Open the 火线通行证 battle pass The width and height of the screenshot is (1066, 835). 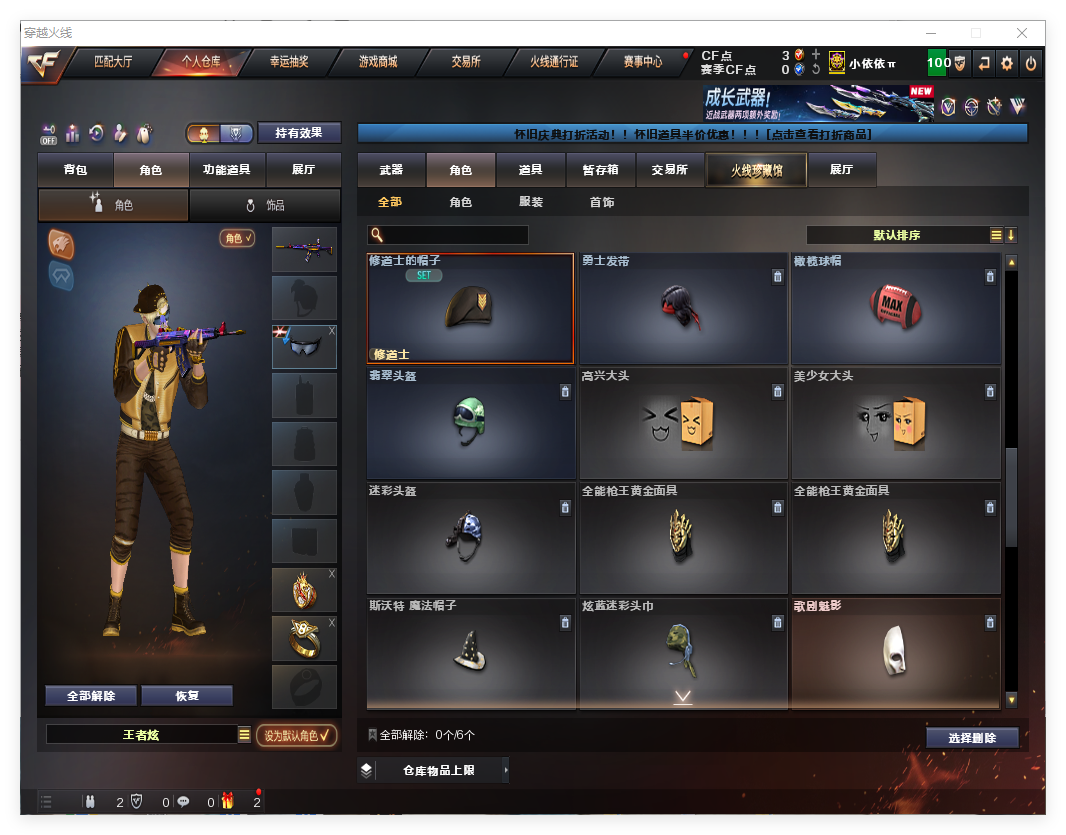pos(553,61)
